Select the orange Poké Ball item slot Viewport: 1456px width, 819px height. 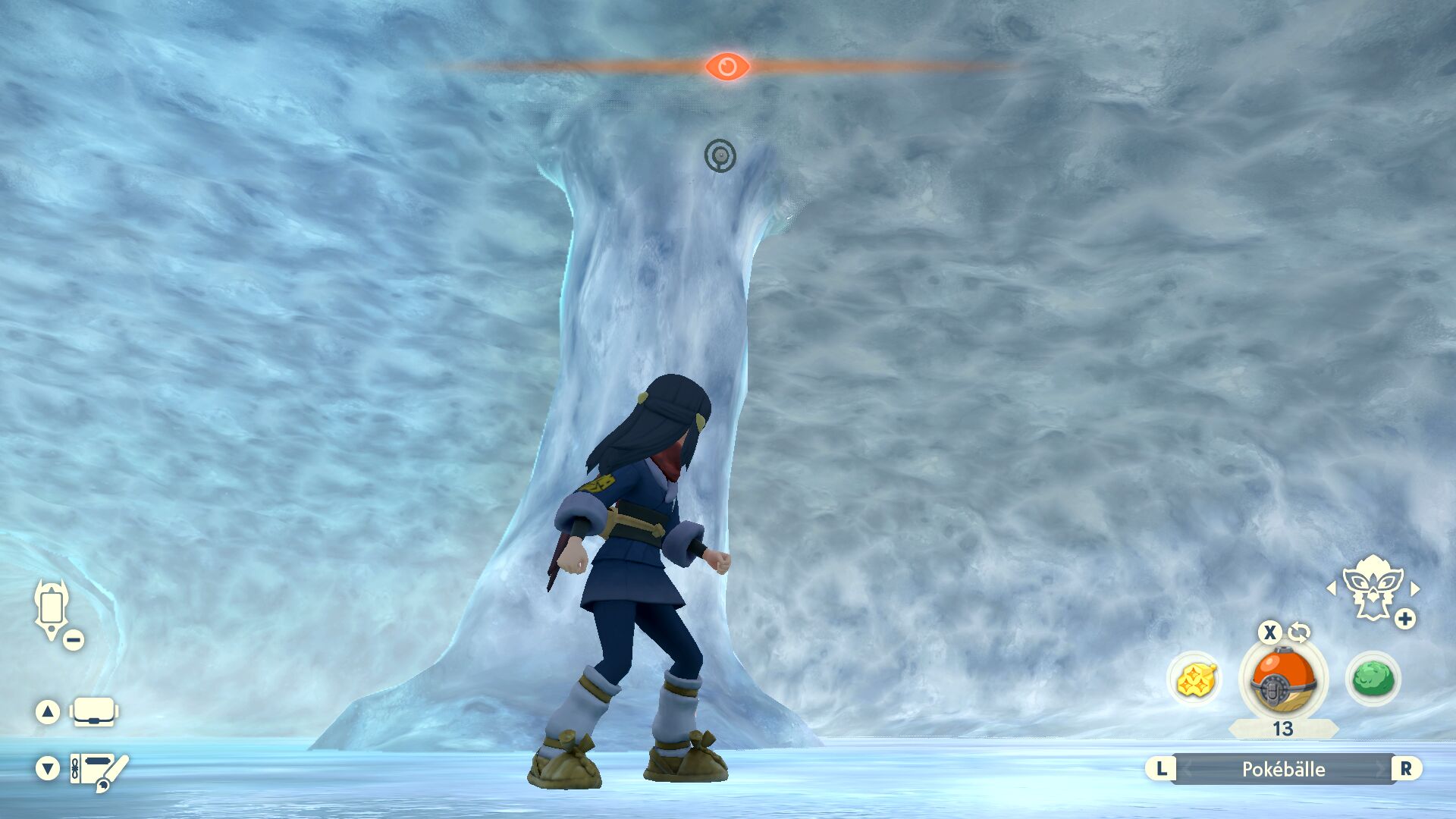tap(1282, 679)
